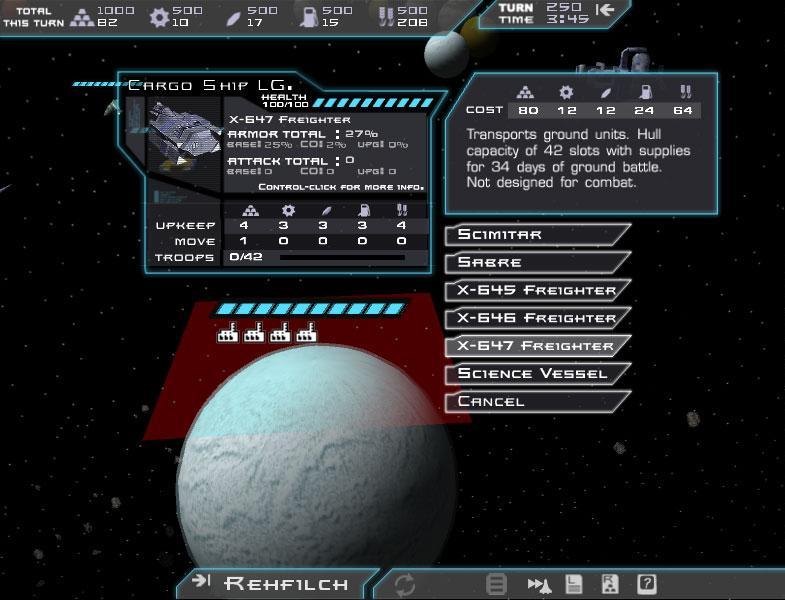Click the fast-forward ship icon
Viewport: 785px width, 600px height.
pyautogui.click(x=540, y=584)
